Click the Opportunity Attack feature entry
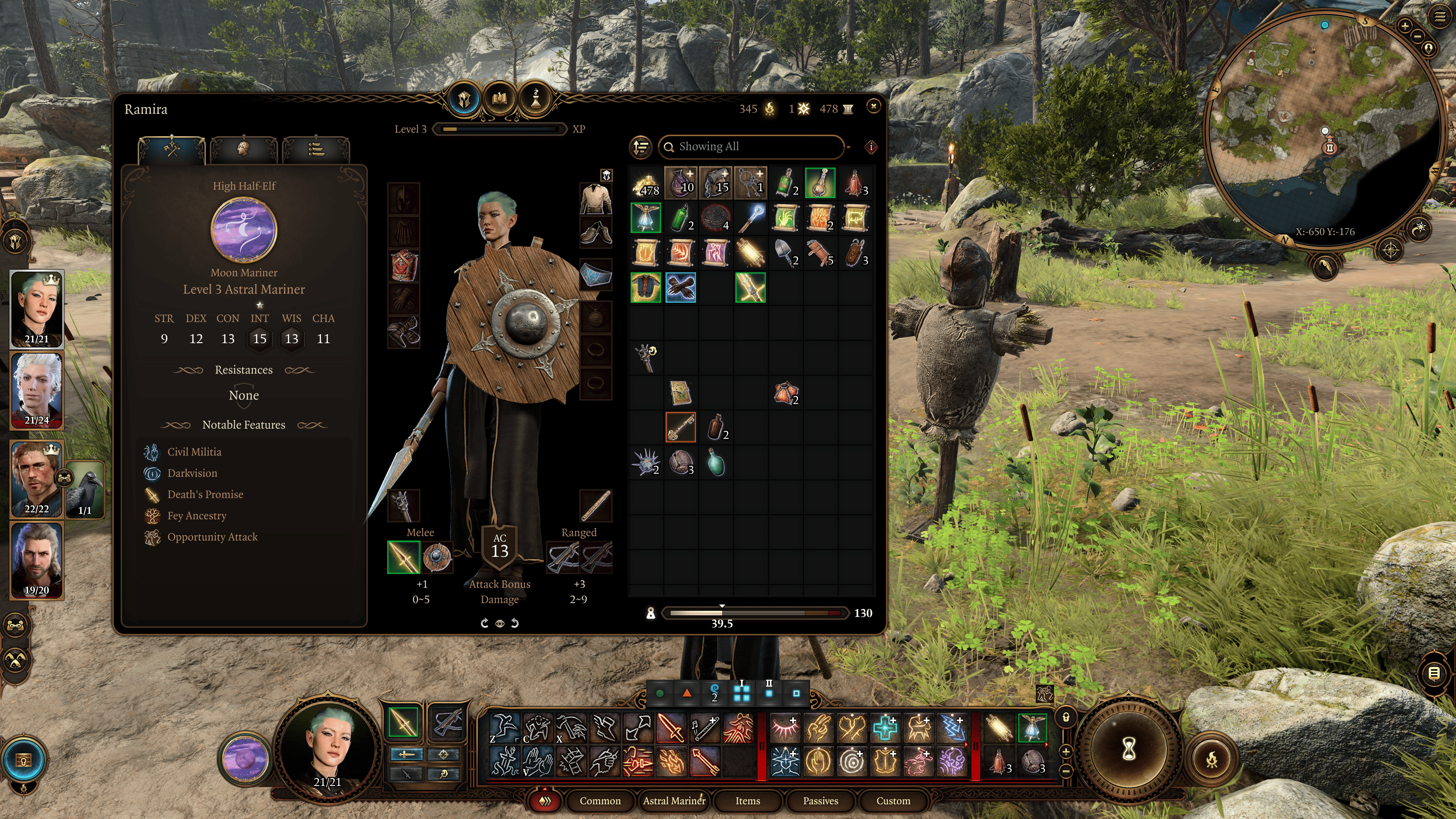Screen dimensions: 1456x819 coord(212,537)
